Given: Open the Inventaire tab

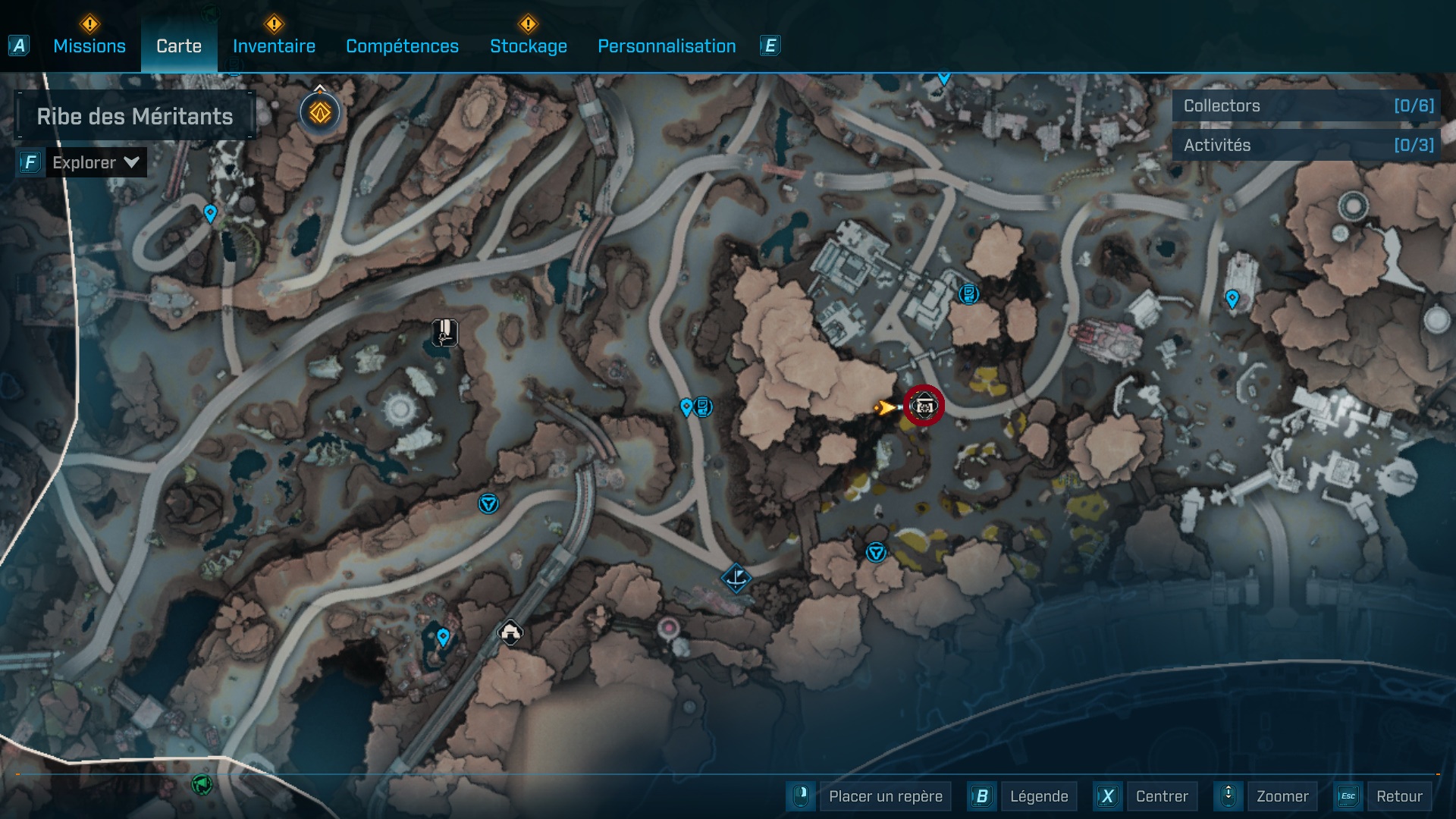Looking at the screenshot, I should pos(274,46).
